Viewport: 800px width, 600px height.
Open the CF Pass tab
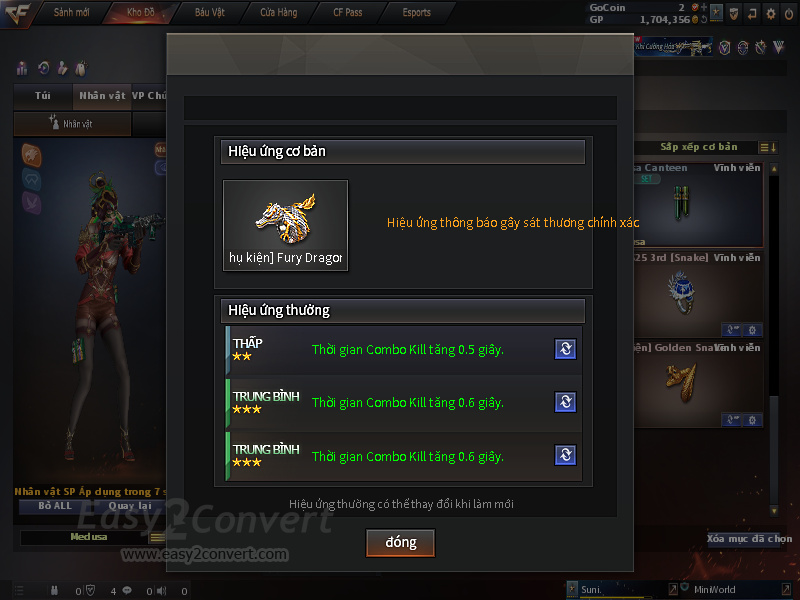tap(347, 12)
